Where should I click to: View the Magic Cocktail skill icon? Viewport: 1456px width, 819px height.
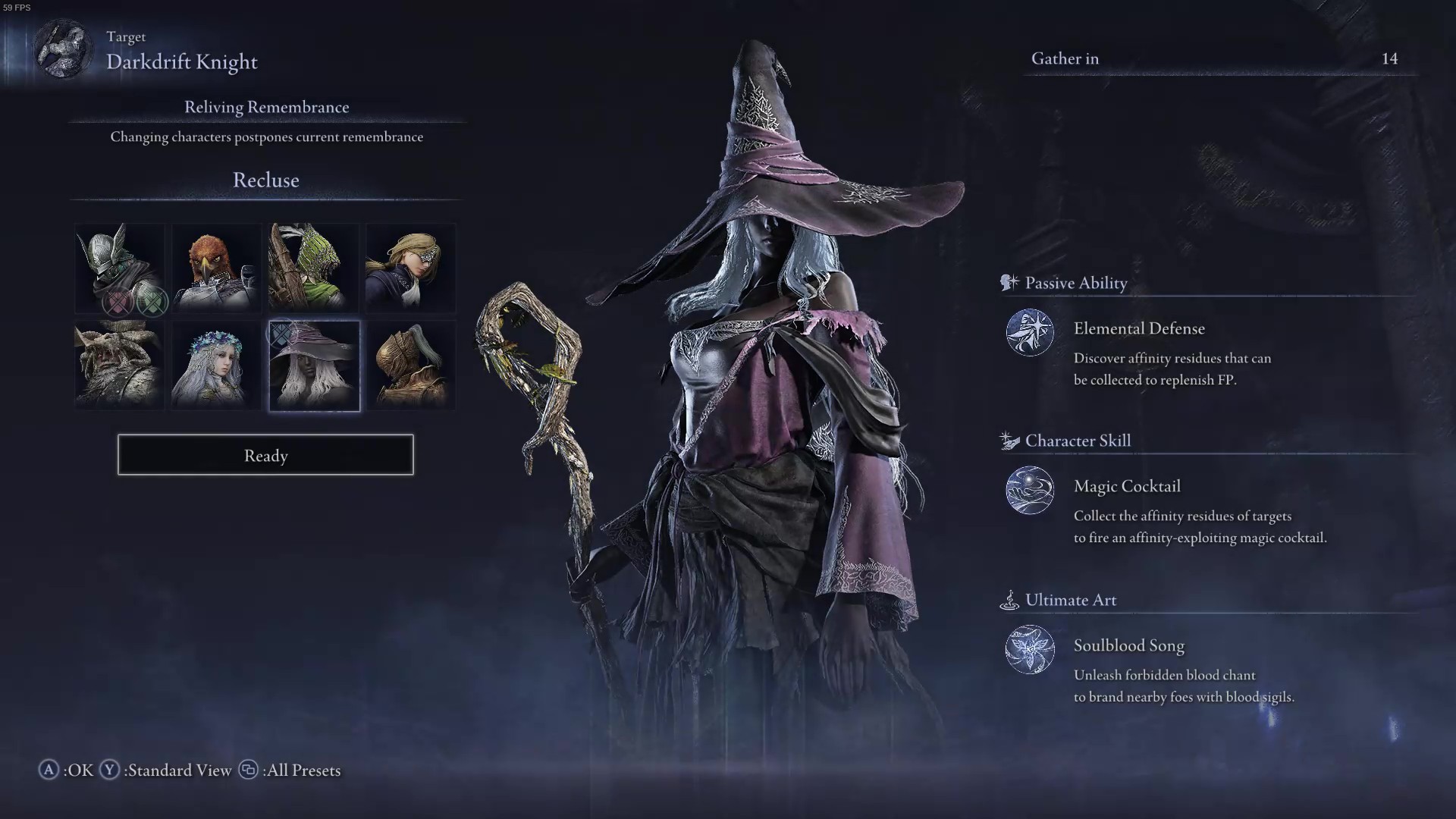click(1030, 490)
